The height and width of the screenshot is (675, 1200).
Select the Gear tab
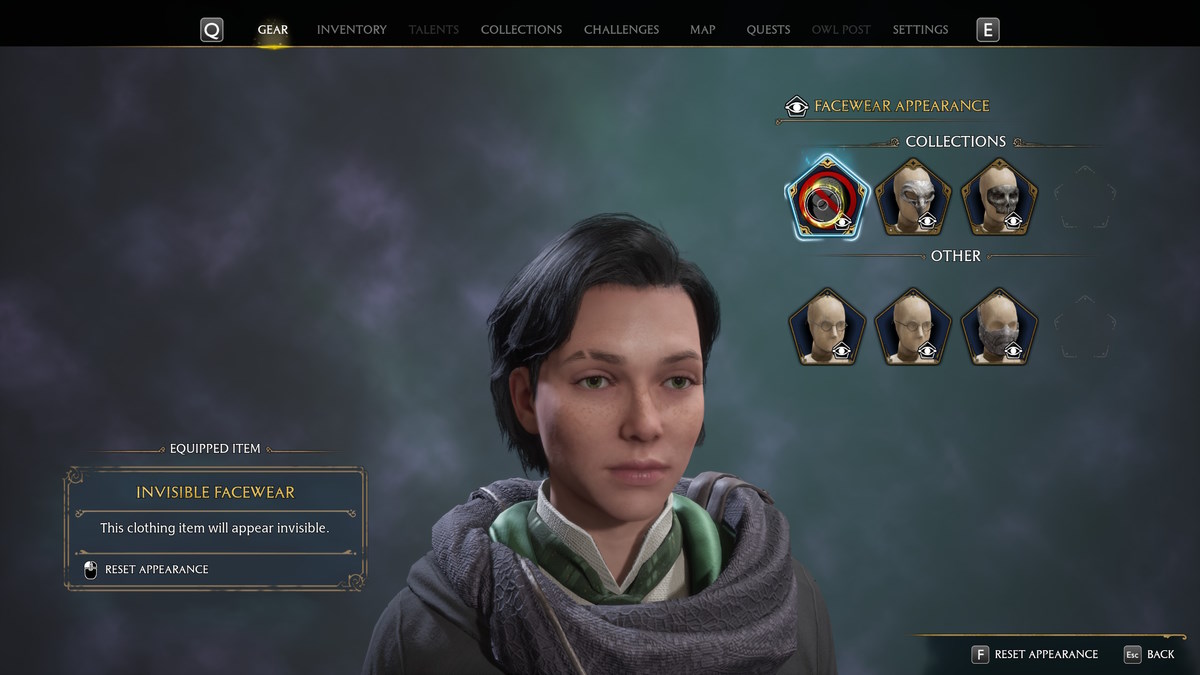272,30
